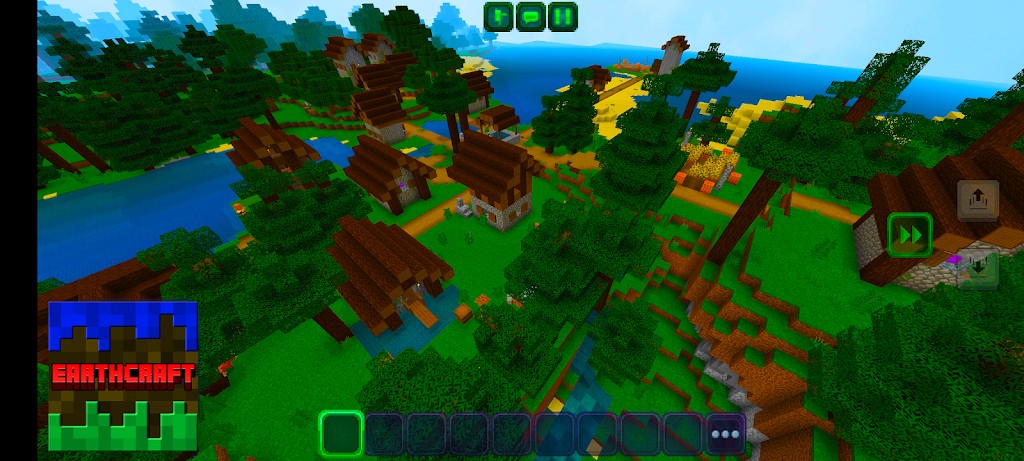Open the inventory with the three-dots button
The image size is (1024, 461).
[x=725, y=433]
